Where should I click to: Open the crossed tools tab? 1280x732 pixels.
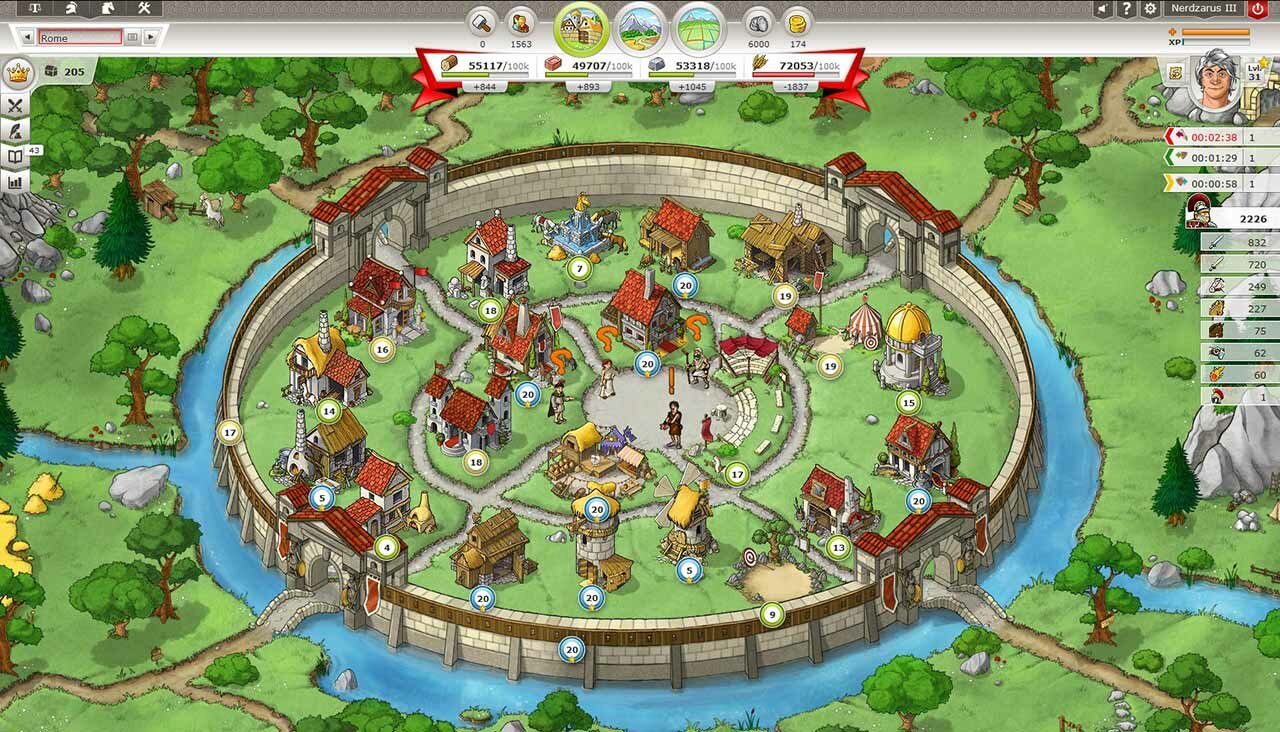click(x=144, y=9)
